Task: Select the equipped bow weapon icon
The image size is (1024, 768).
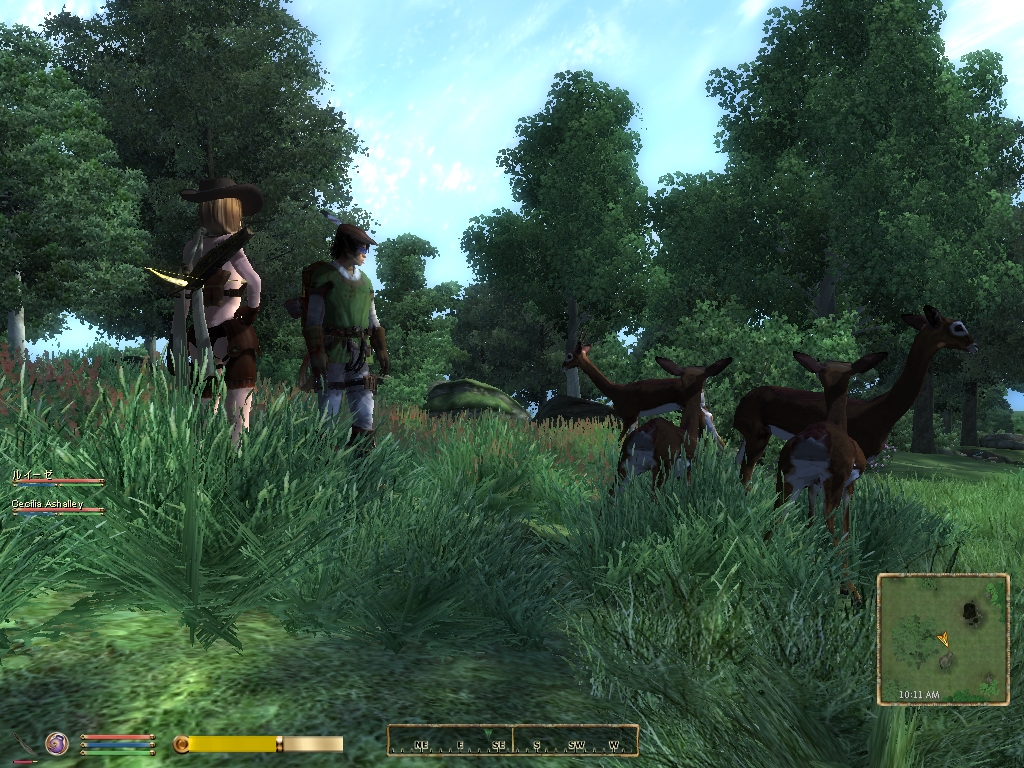Action: 24,746
